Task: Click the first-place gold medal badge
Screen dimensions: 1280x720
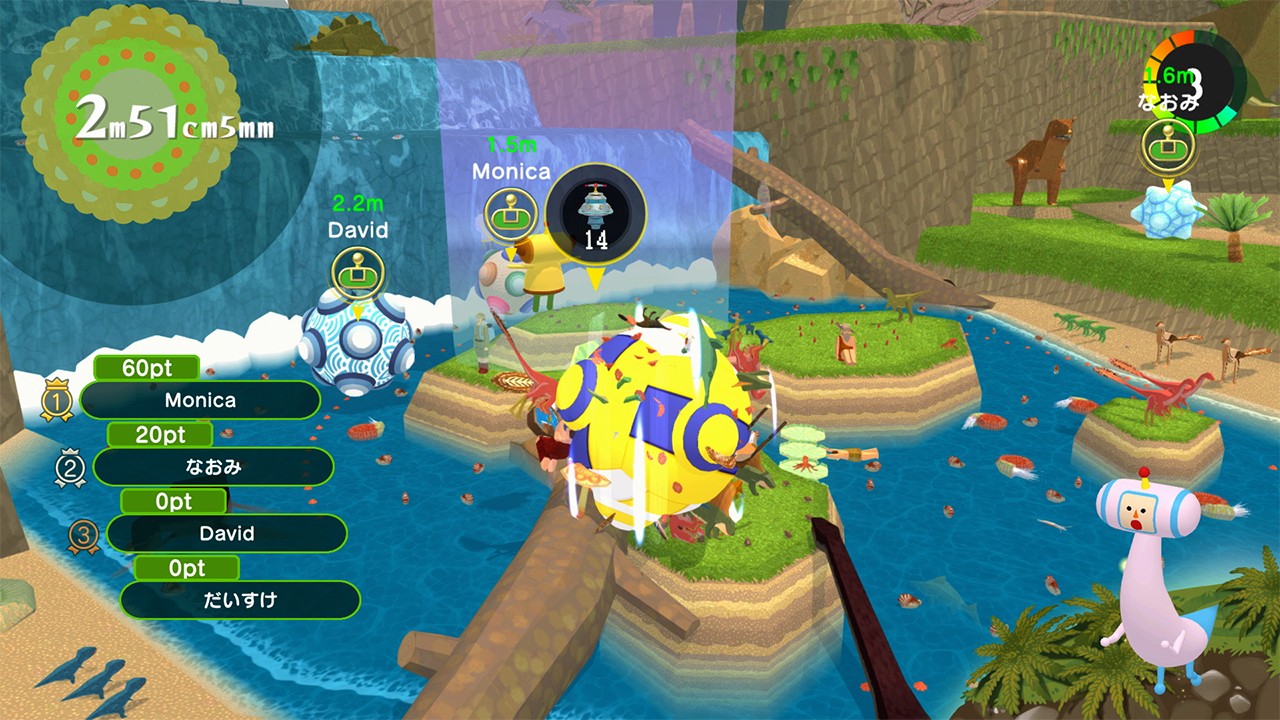Action: coord(56,401)
